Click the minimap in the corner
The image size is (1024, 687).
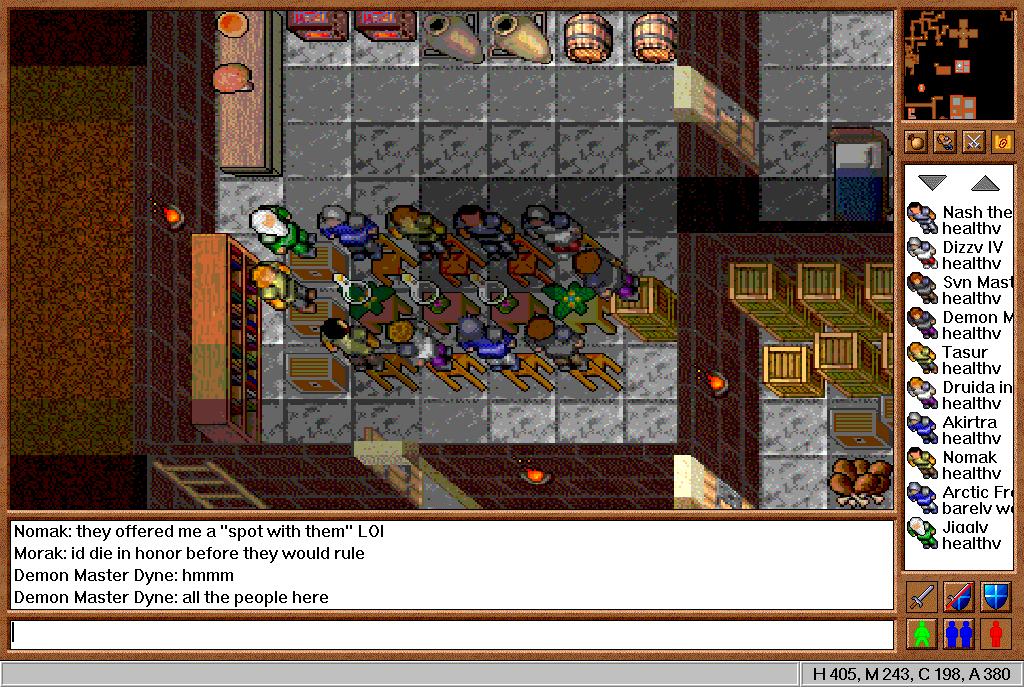tap(958, 64)
